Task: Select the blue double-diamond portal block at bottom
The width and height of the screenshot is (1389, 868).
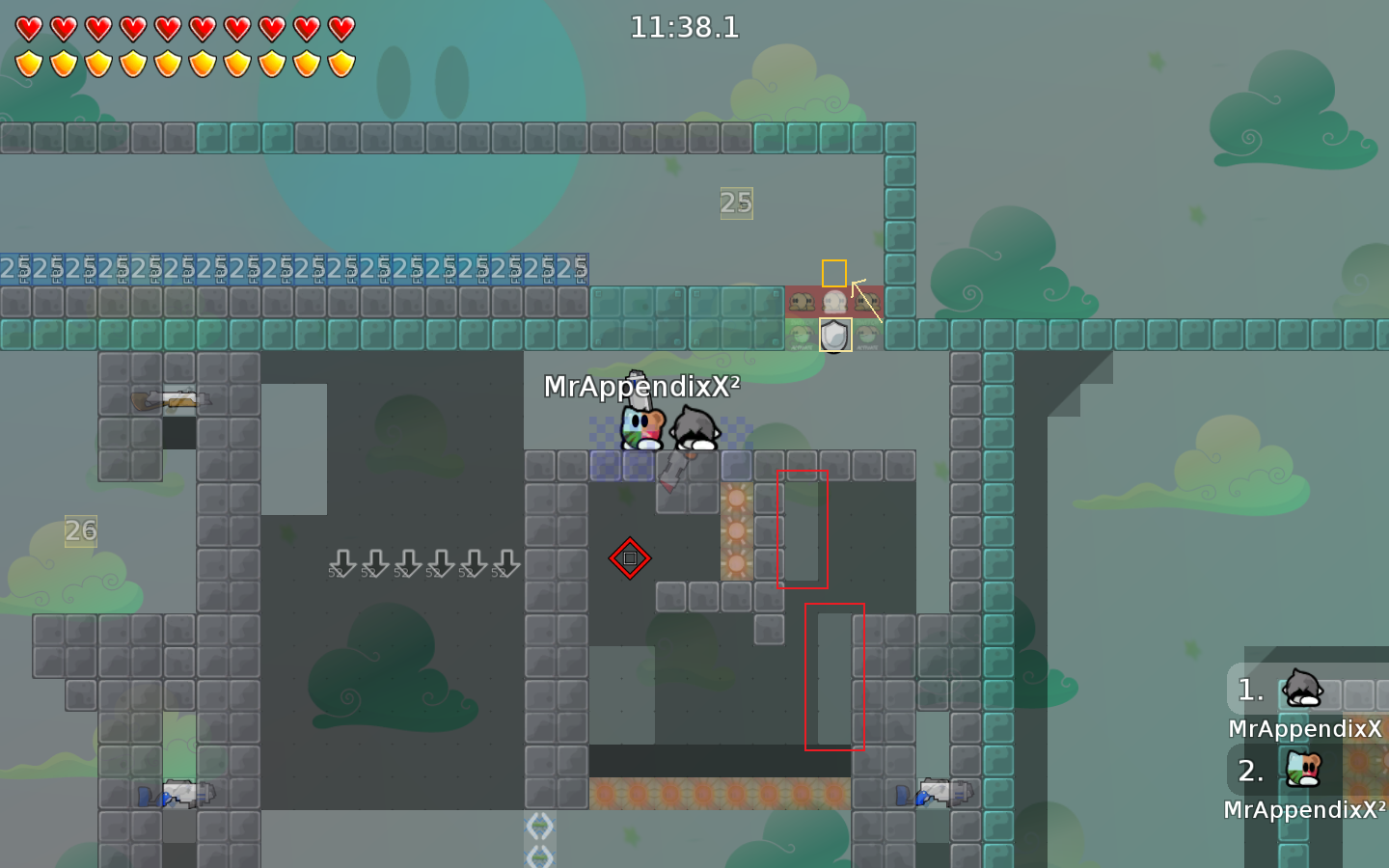Action: [540, 827]
